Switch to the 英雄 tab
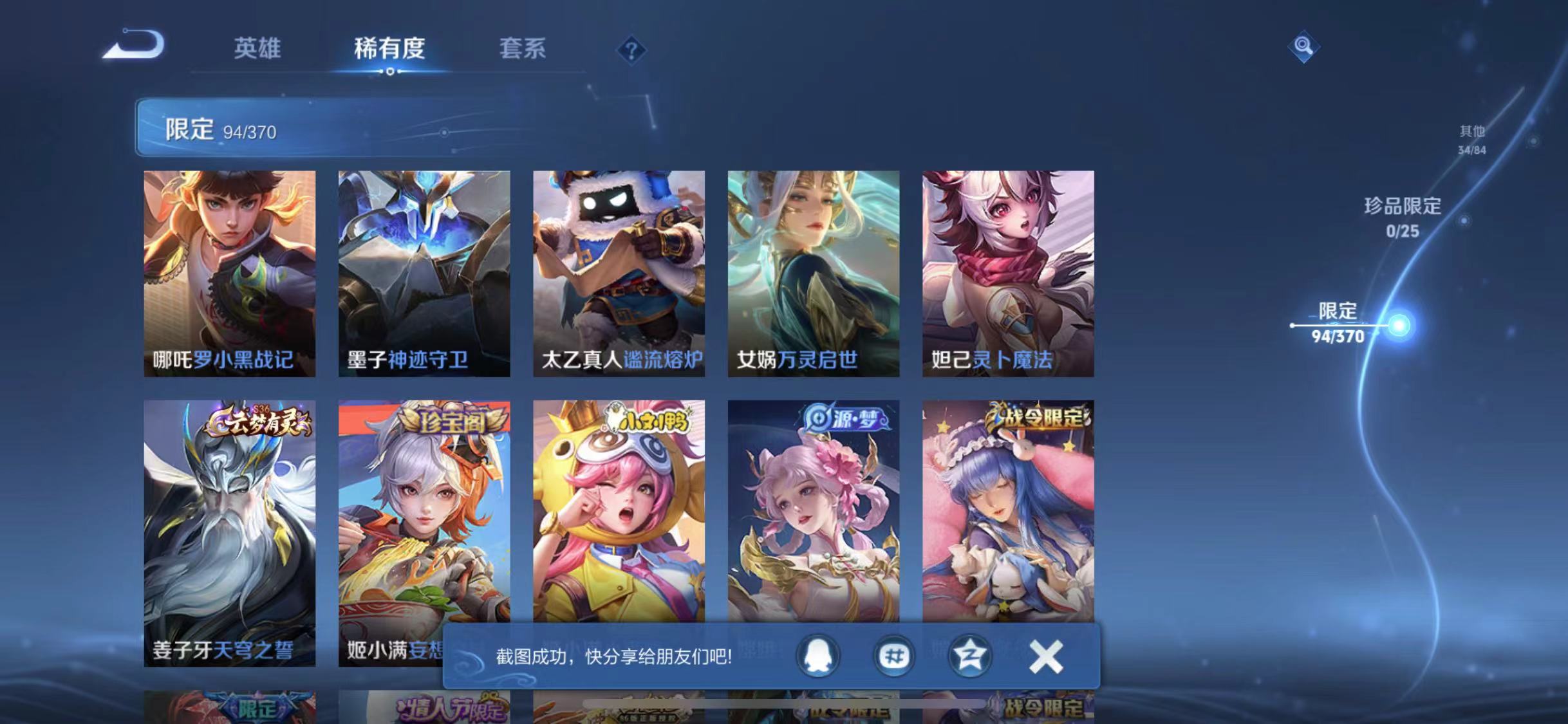This screenshot has height=724, width=1568. tap(257, 50)
